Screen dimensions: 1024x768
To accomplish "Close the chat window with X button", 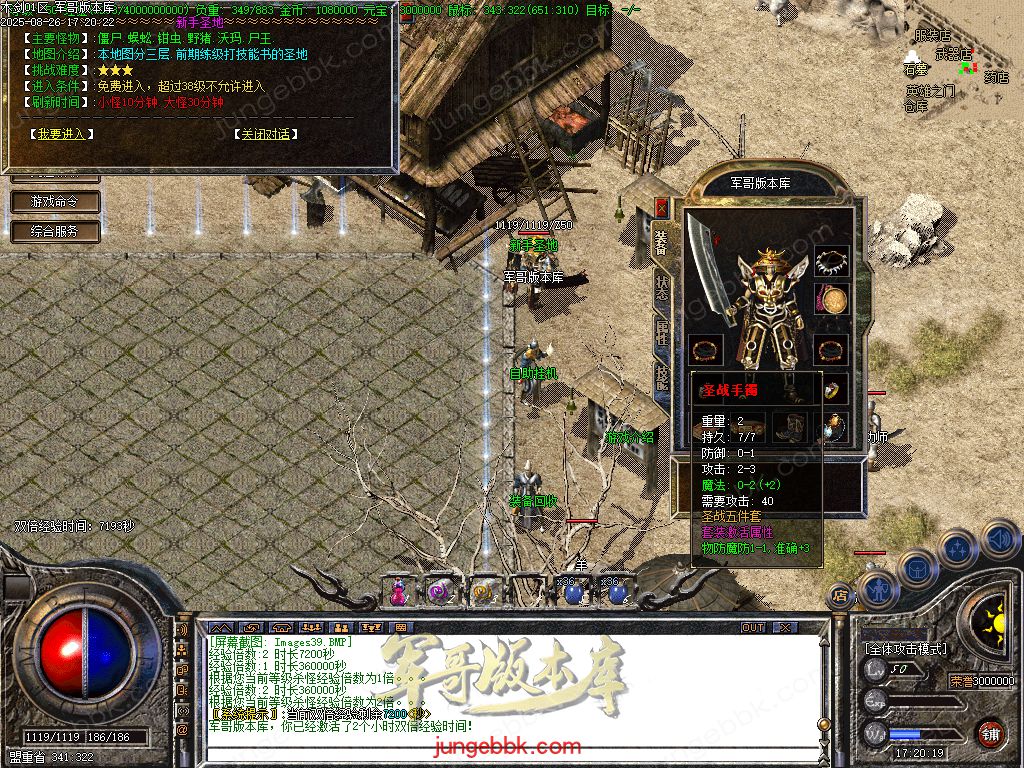I will coord(785,627).
